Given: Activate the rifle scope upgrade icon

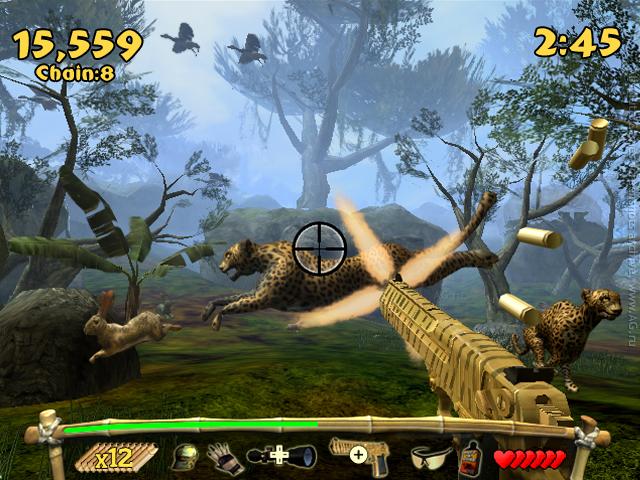Looking at the screenshot, I should (x=282, y=456).
